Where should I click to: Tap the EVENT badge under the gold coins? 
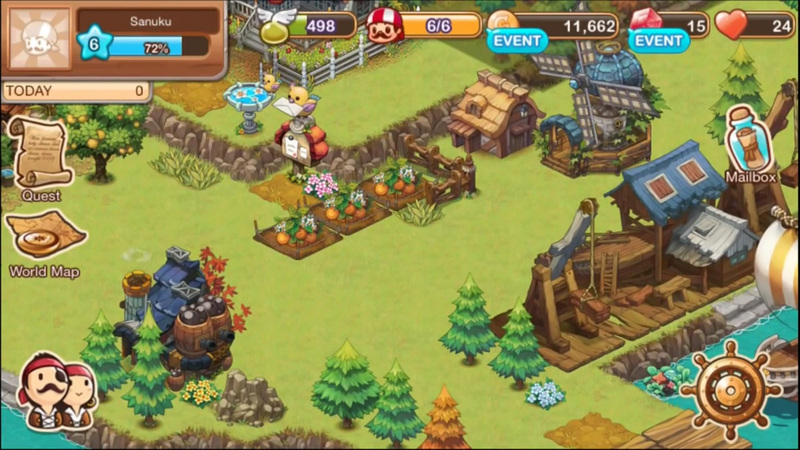point(517,41)
